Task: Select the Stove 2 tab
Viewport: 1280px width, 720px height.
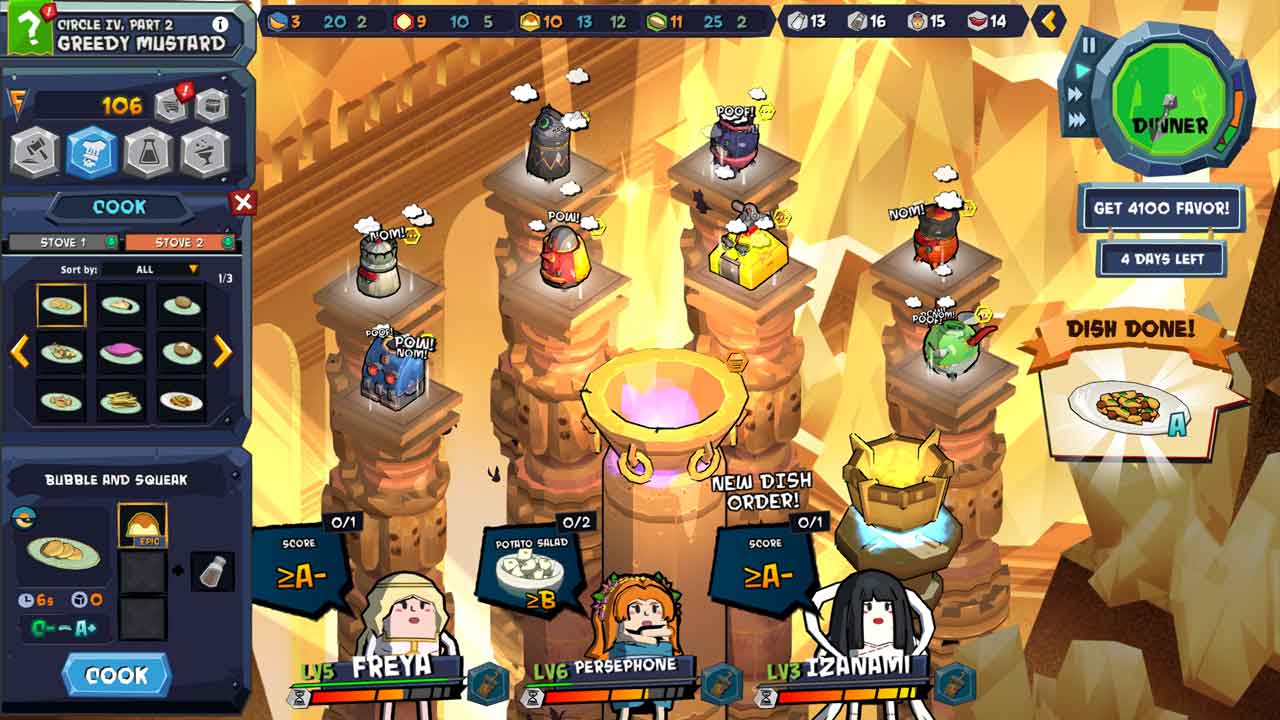Action: click(x=180, y=242)
